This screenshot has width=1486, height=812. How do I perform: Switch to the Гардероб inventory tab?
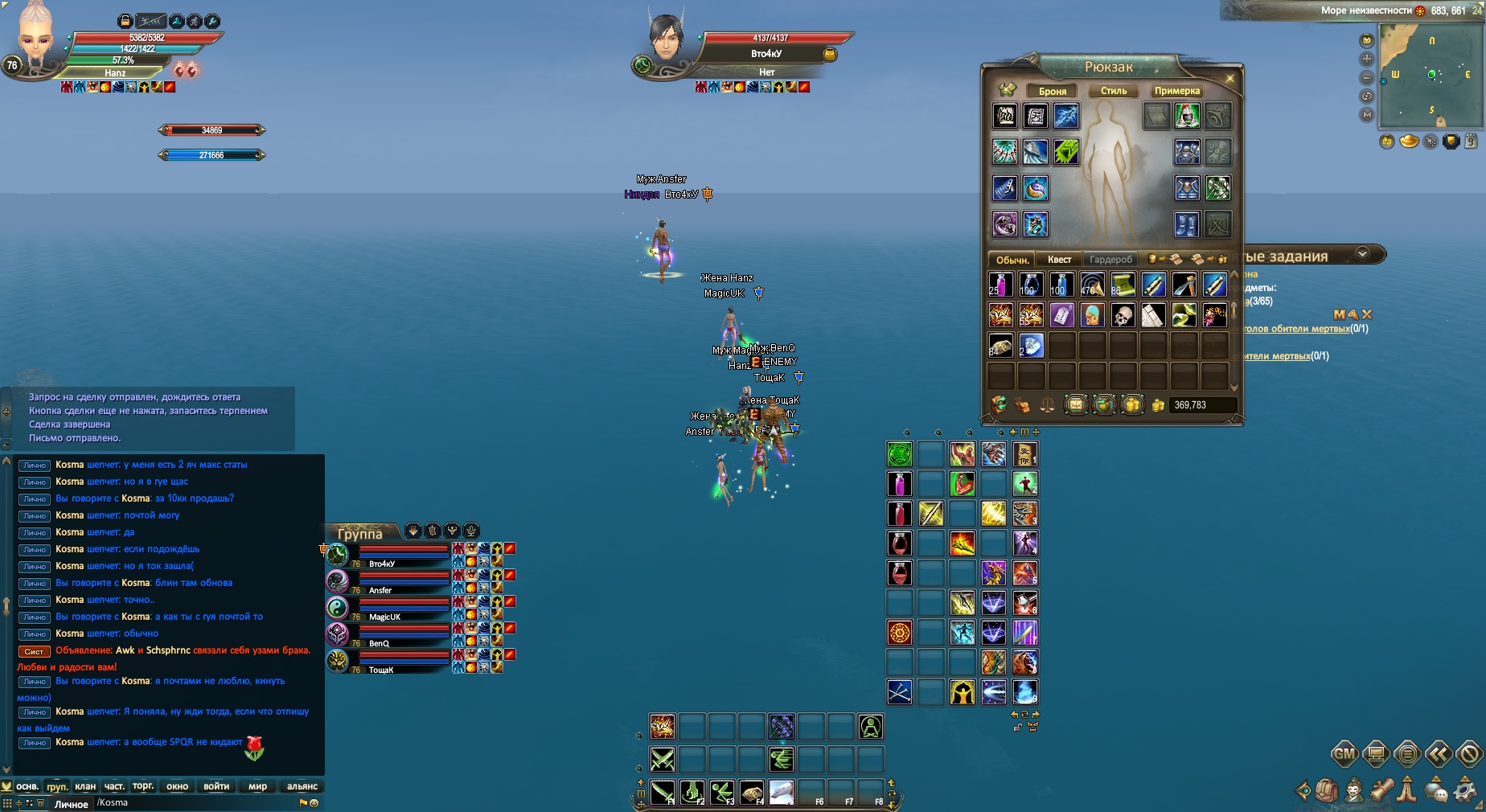1110,260
